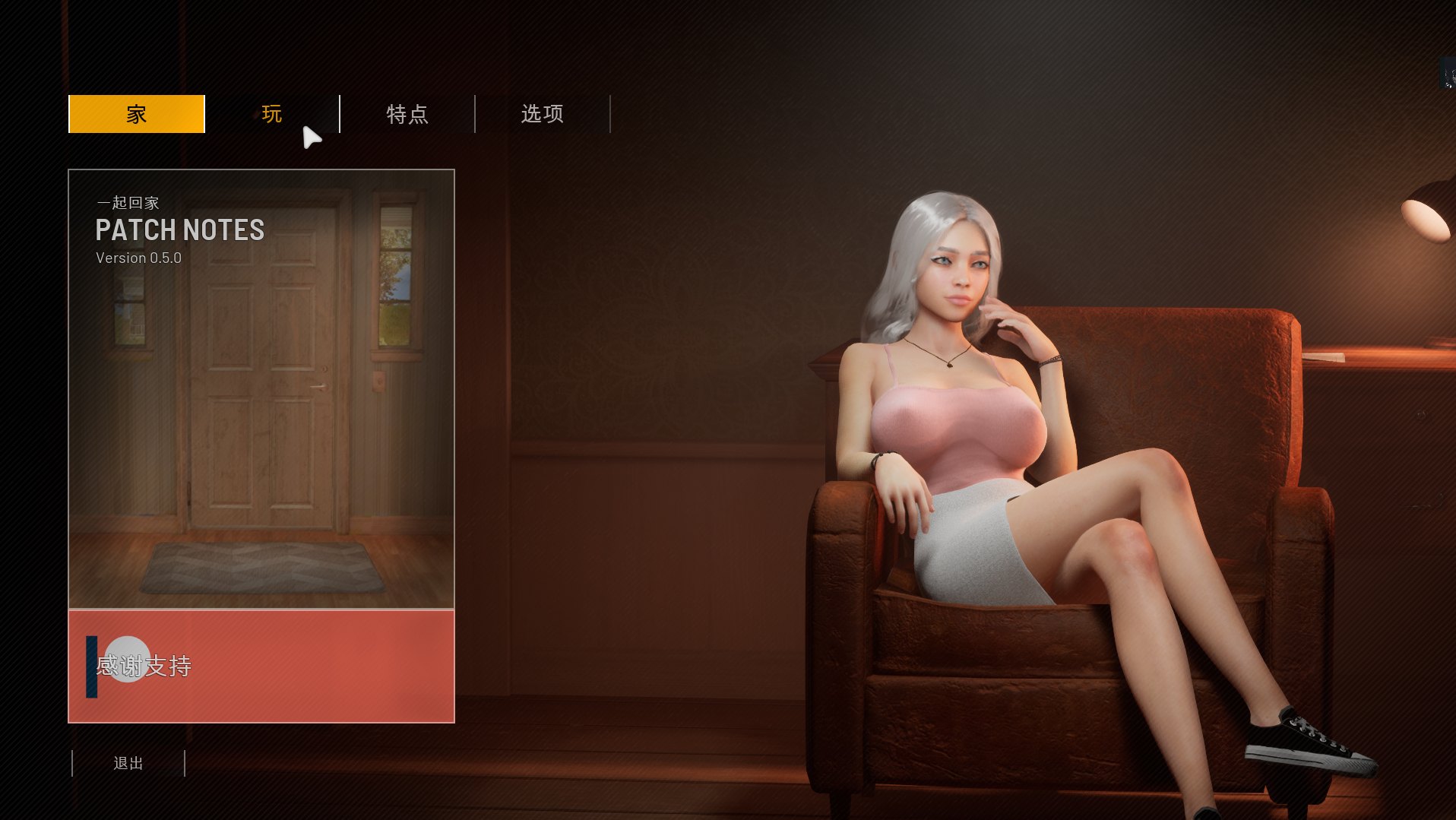The width and height of the screenshot is (1456, 820).
Task: Toggle selection of the 特点 entry
Action: [x=407, y=114]
